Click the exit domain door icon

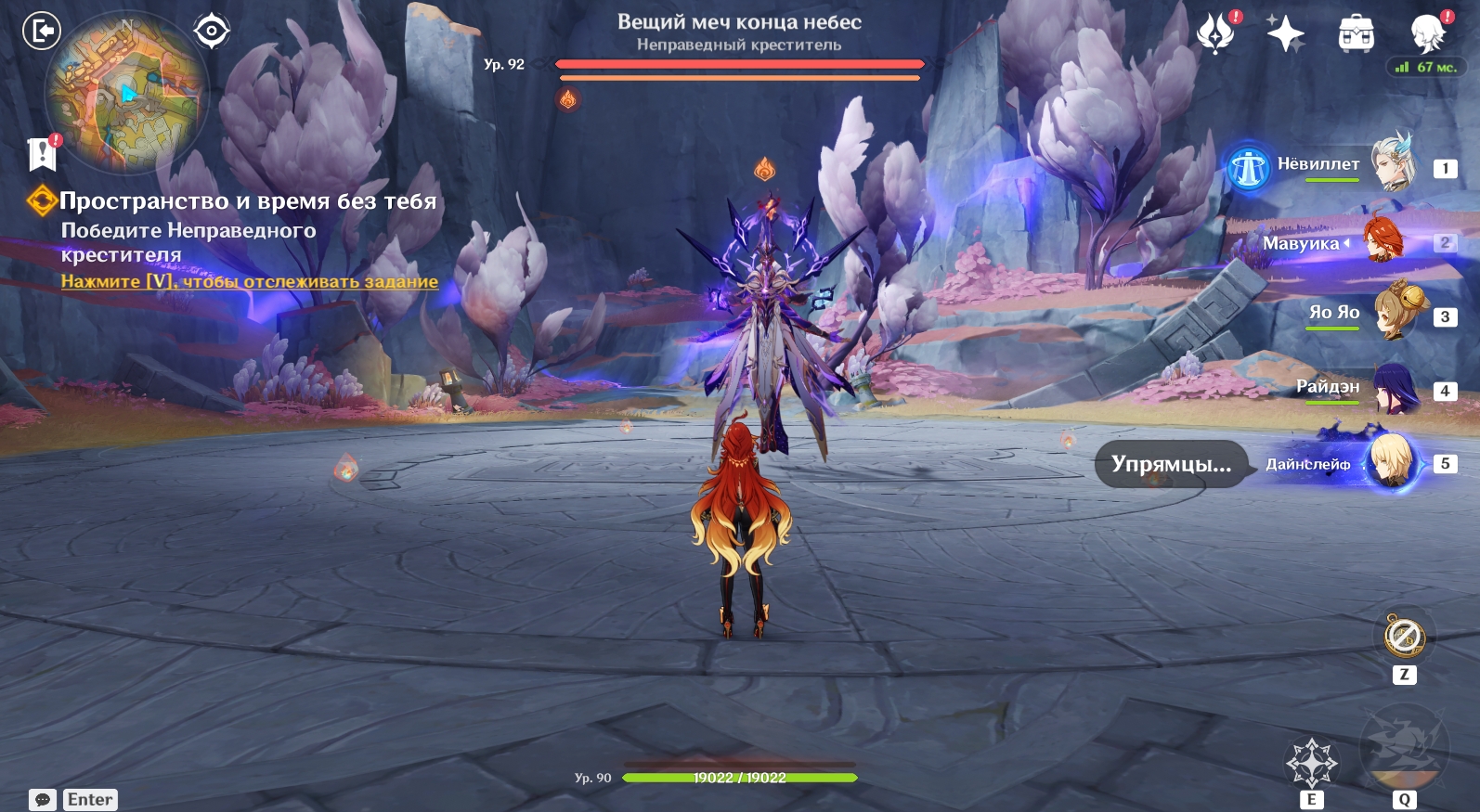(x=41, y=31)
